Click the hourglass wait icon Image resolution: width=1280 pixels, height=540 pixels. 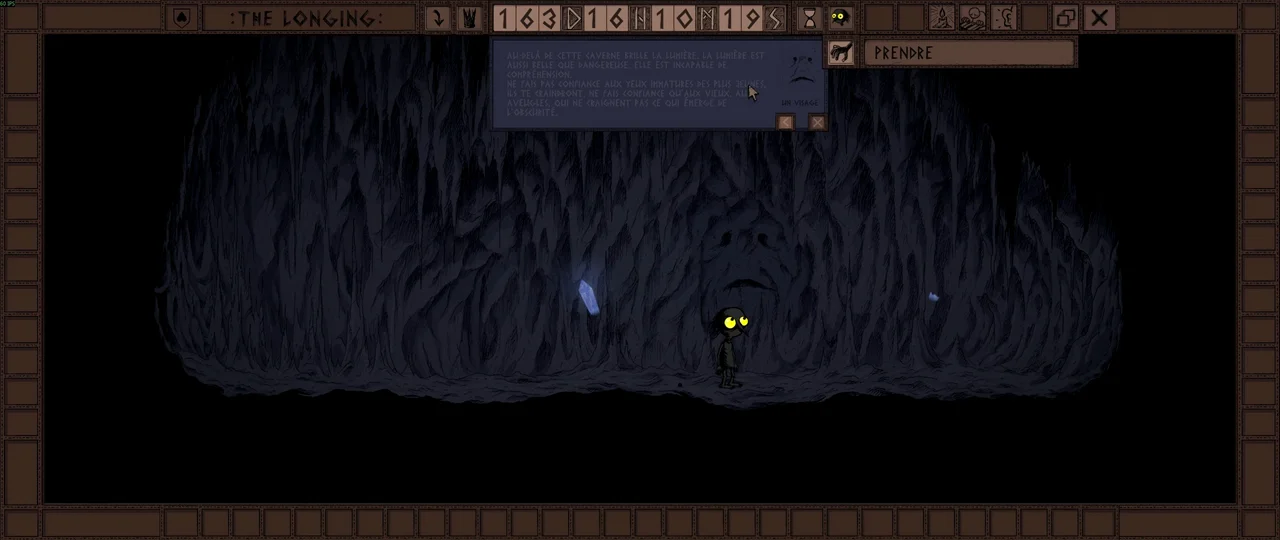809,18
